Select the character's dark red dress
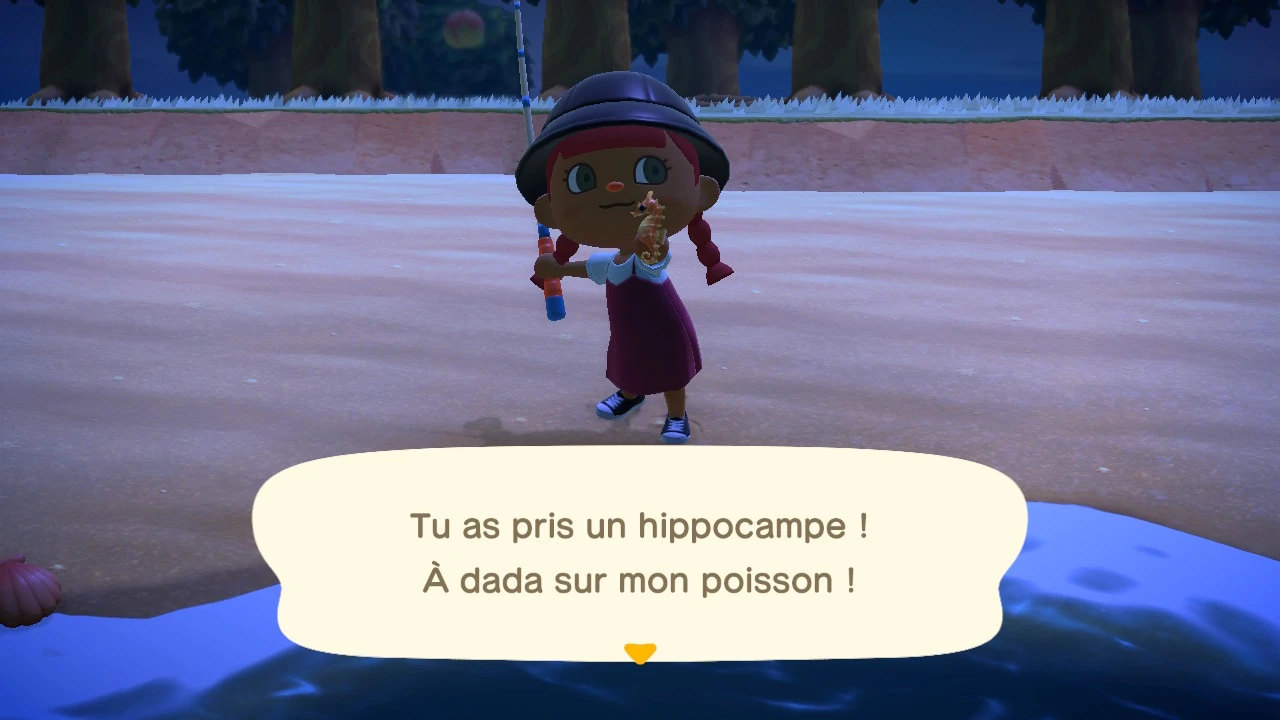 pyautogui.click(x=650, y=330)
